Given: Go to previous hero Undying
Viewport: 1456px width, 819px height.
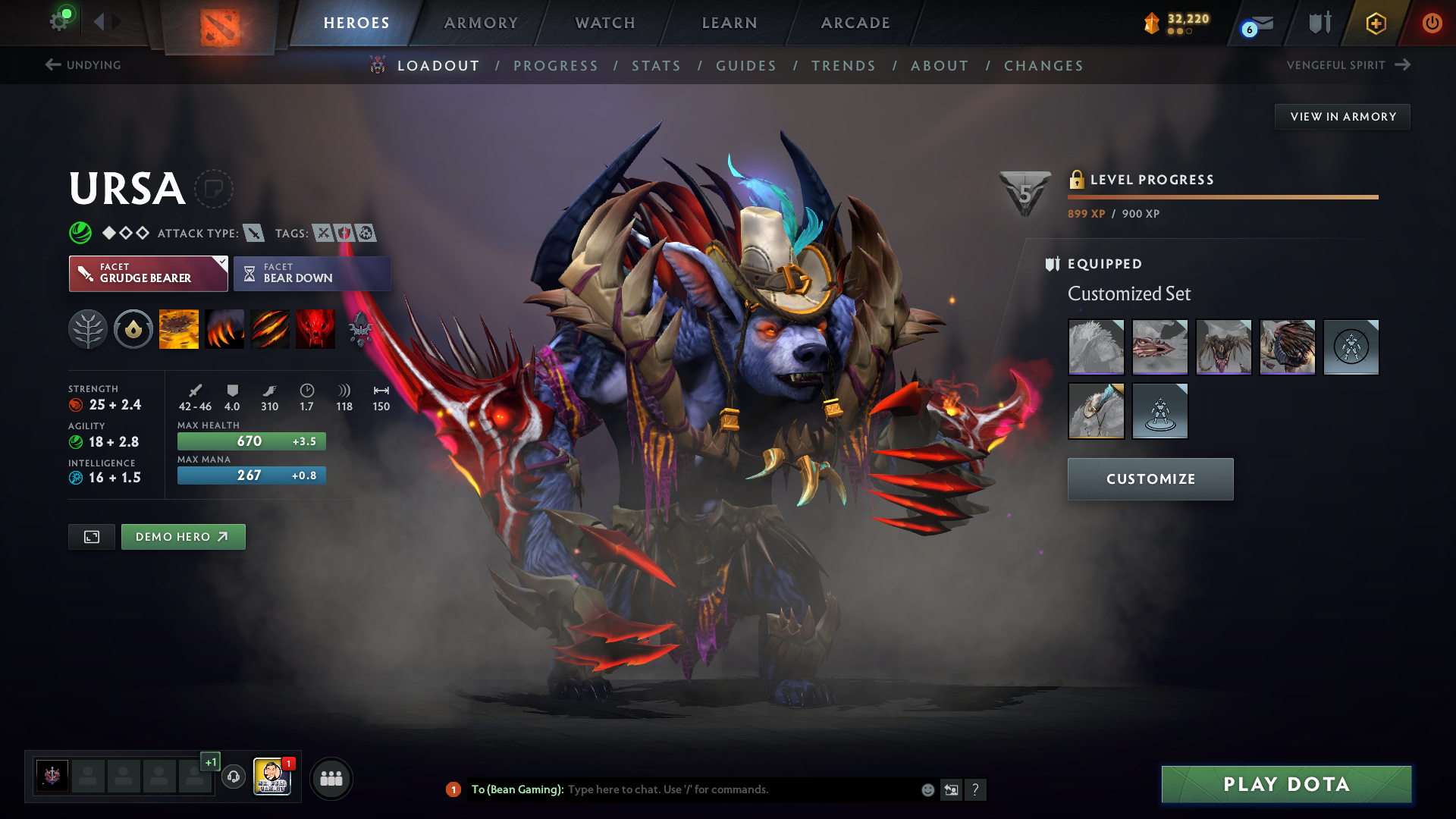Looking at the screenshot, I should coord(83,65).
